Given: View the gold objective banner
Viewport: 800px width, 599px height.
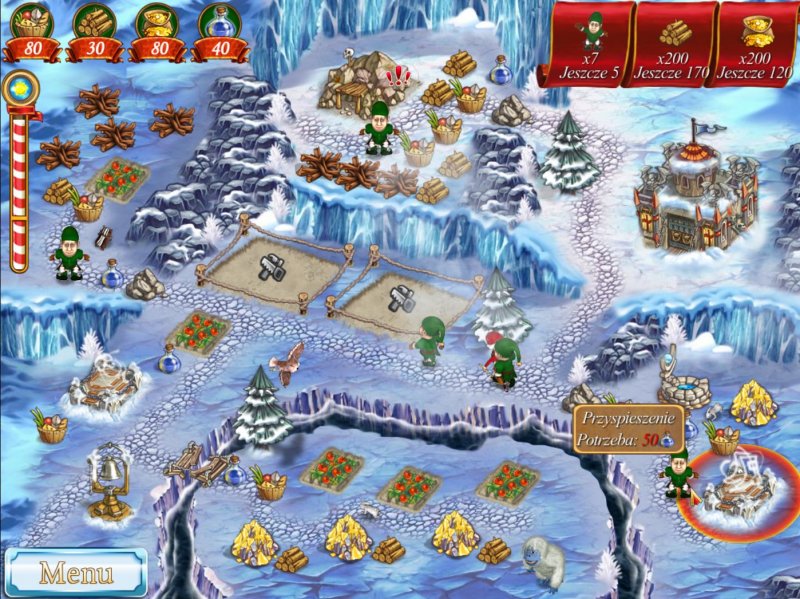Looking at the screenshot, I should tap(758, 44).
